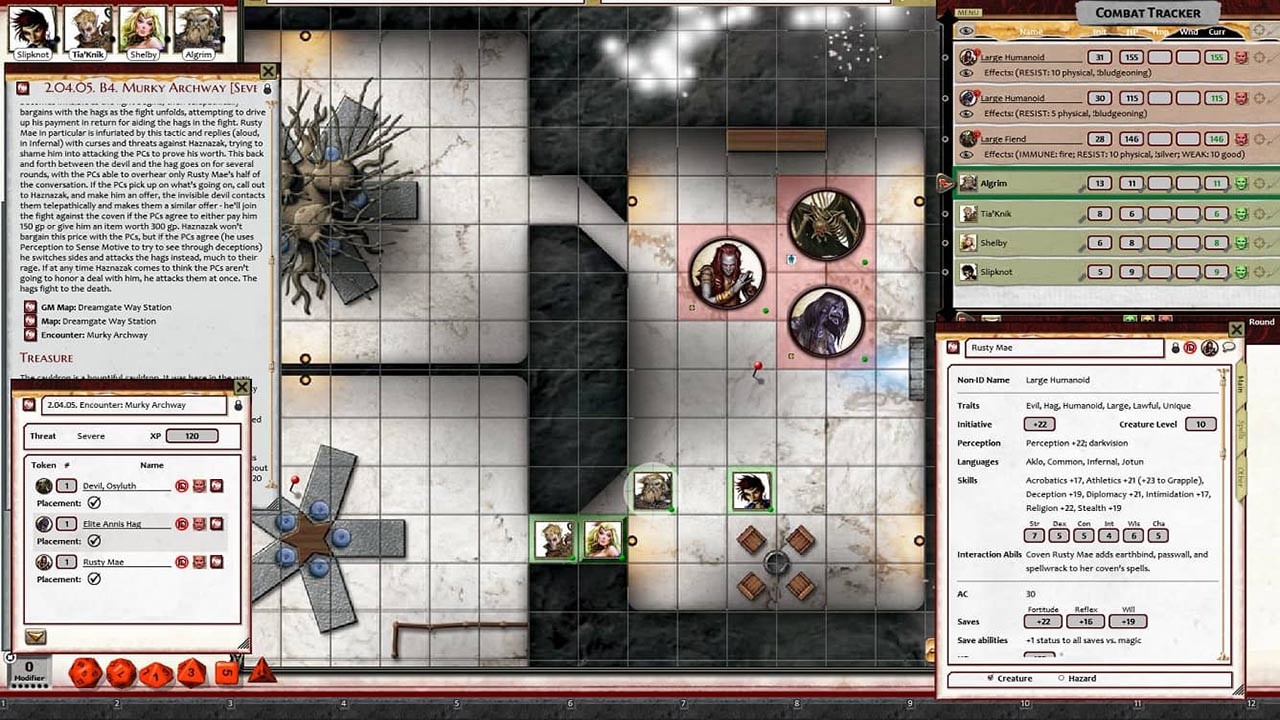The height and width of the screenshot is (720, 1280).
Task: Click the targeting reticle icon beside Algrim
Action: pos(1260,184)
